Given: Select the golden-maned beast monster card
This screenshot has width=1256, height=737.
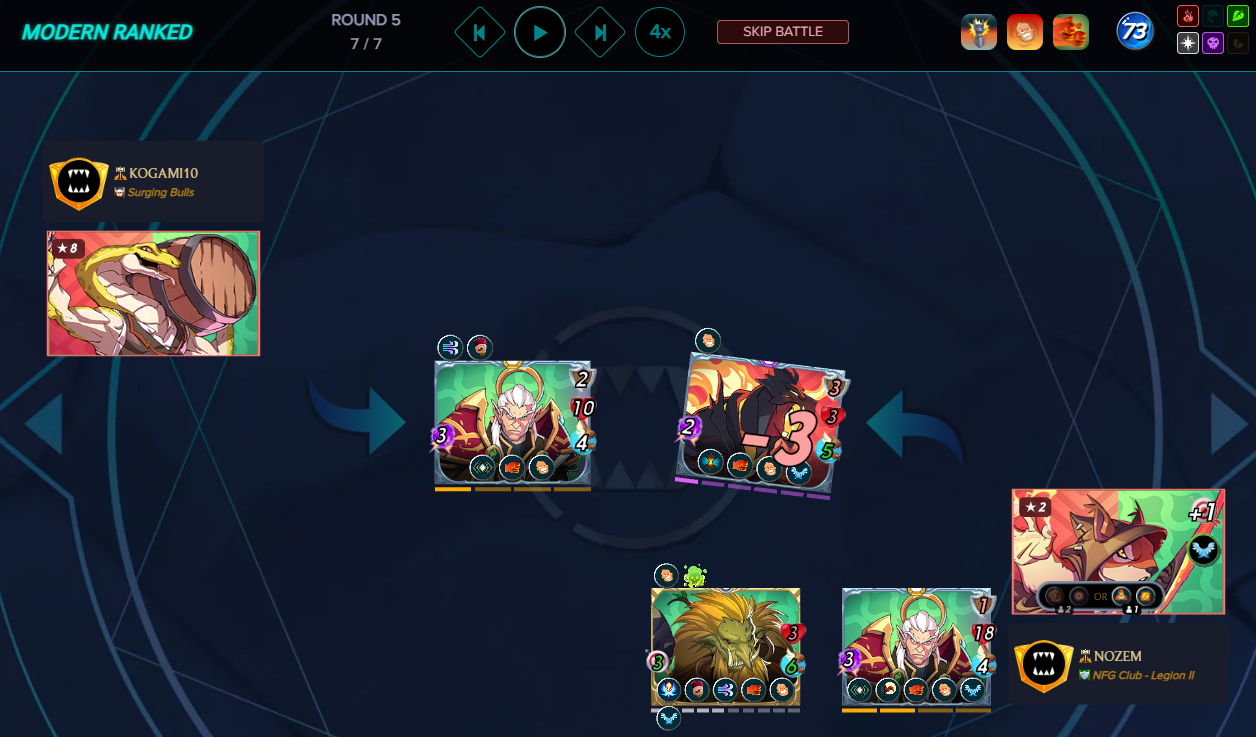Looking at the screenshot, I should click(725, 646).
